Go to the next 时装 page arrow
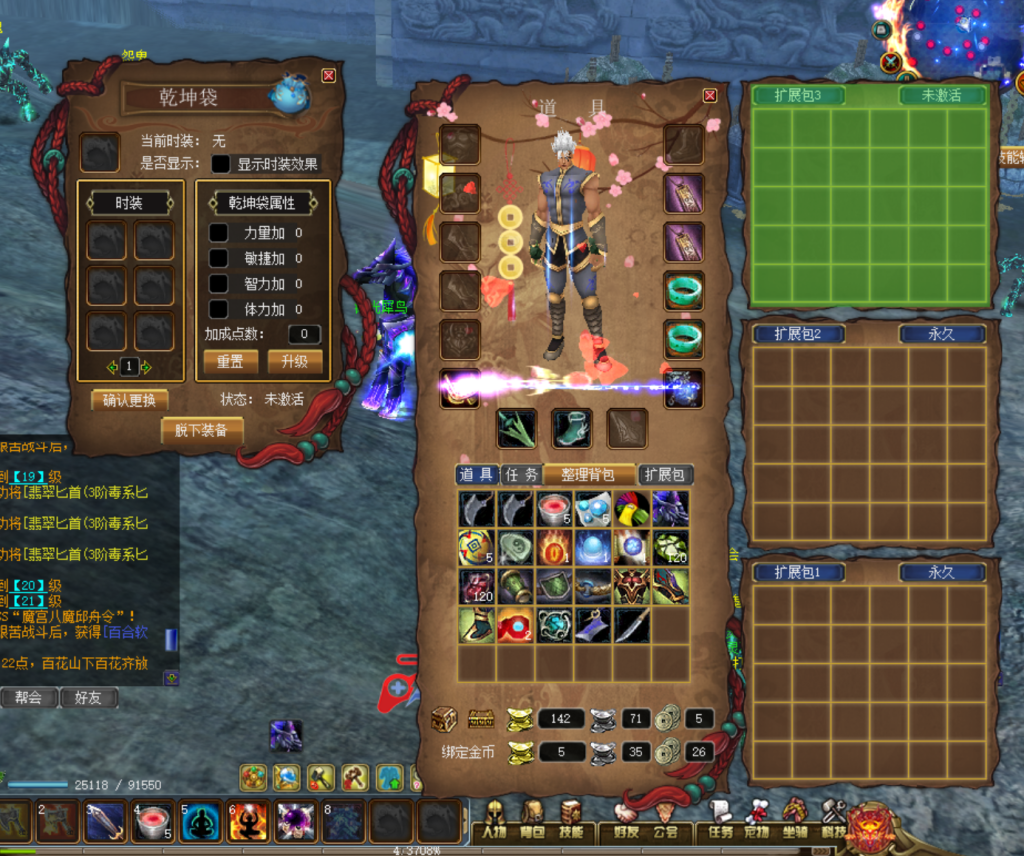Screen dimensions: 1024x856 [x=146, y=367]
